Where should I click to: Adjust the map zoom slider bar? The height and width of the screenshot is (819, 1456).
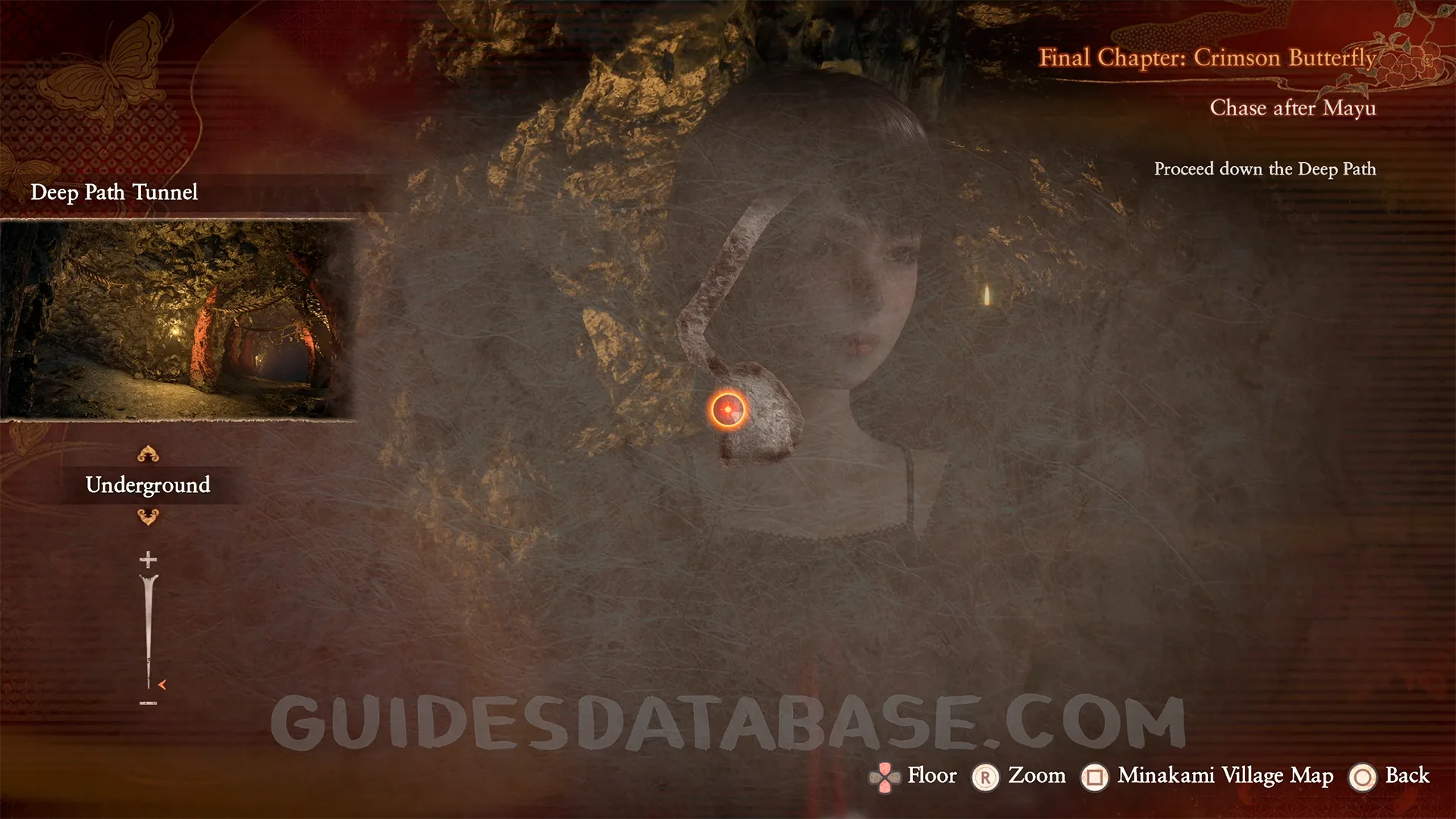(148, 631)
